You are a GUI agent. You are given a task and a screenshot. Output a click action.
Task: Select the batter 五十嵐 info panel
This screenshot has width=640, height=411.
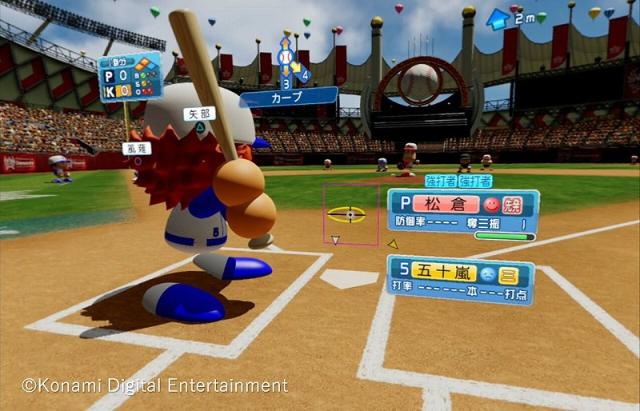pos(460,279)
